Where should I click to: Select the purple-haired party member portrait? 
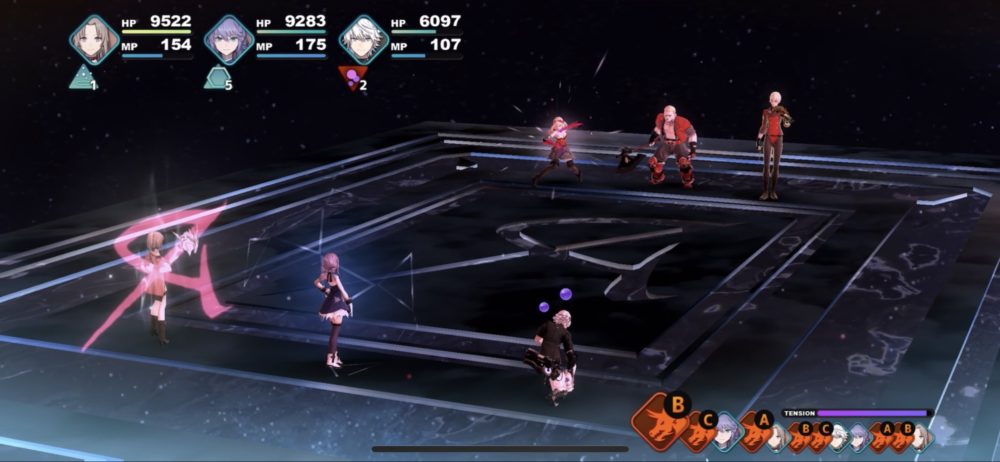(x=229, y=39)
